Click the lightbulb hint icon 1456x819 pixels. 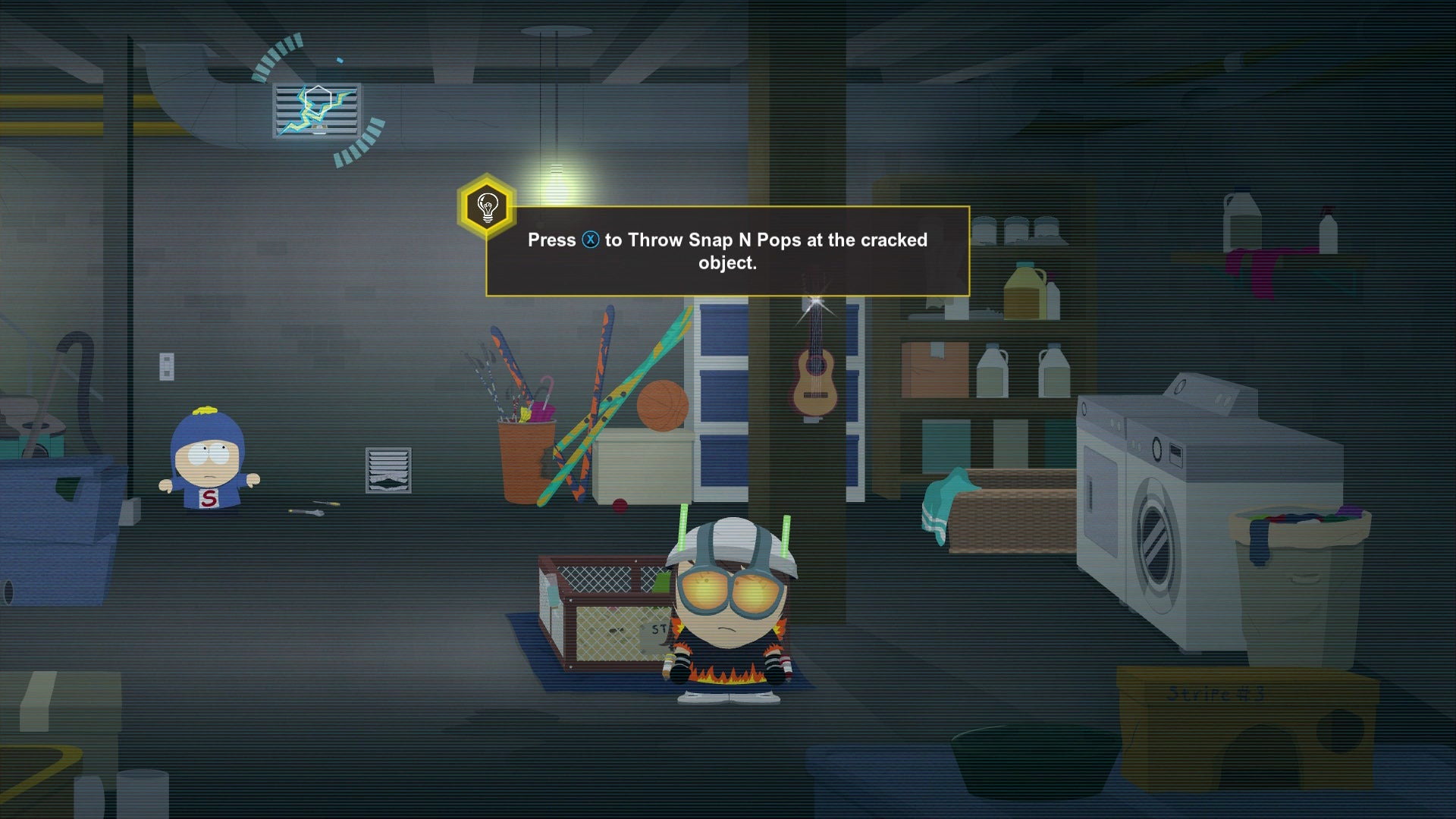(487, 206)
